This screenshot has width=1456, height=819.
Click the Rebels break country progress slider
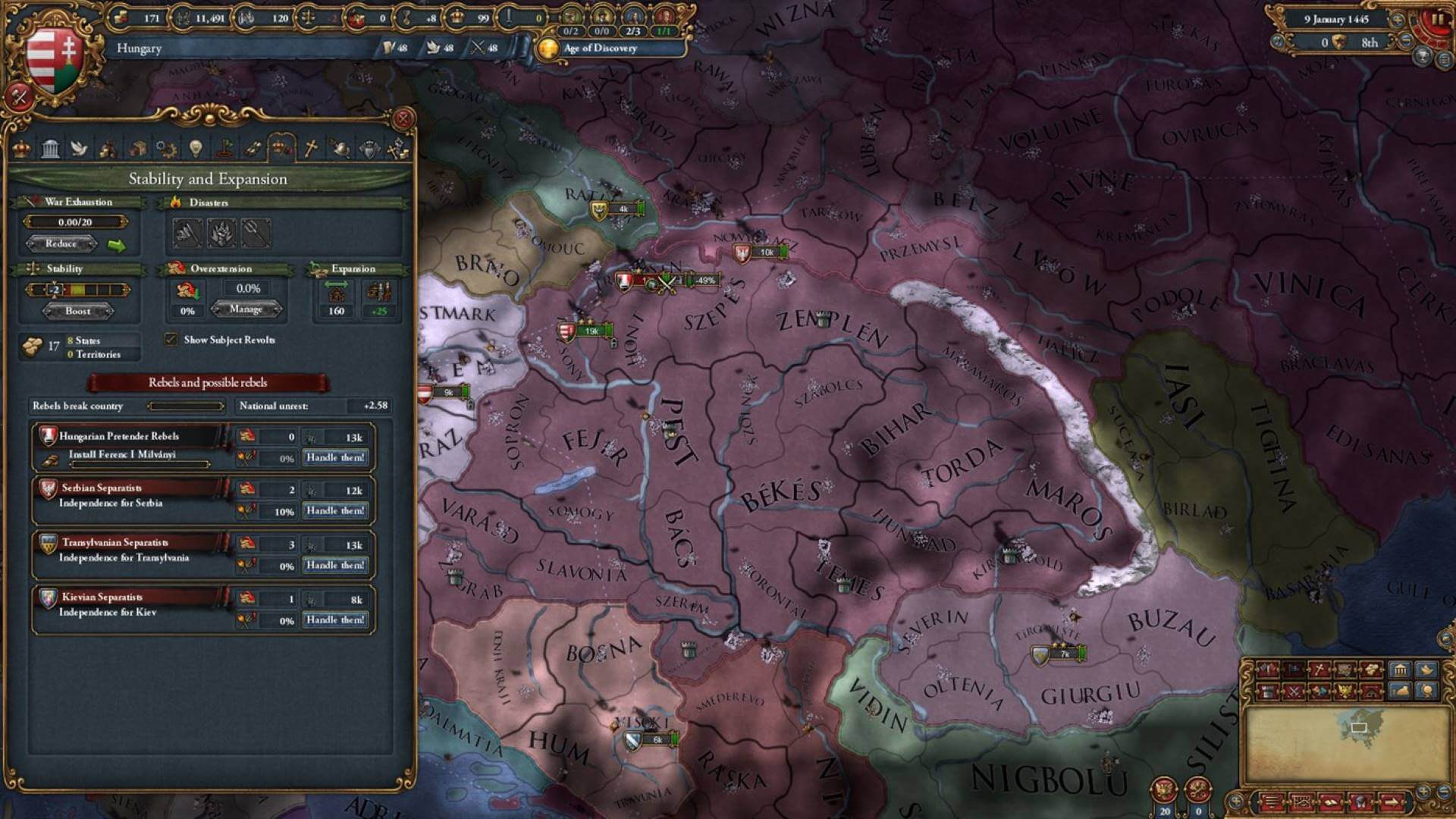pos(184,406)
